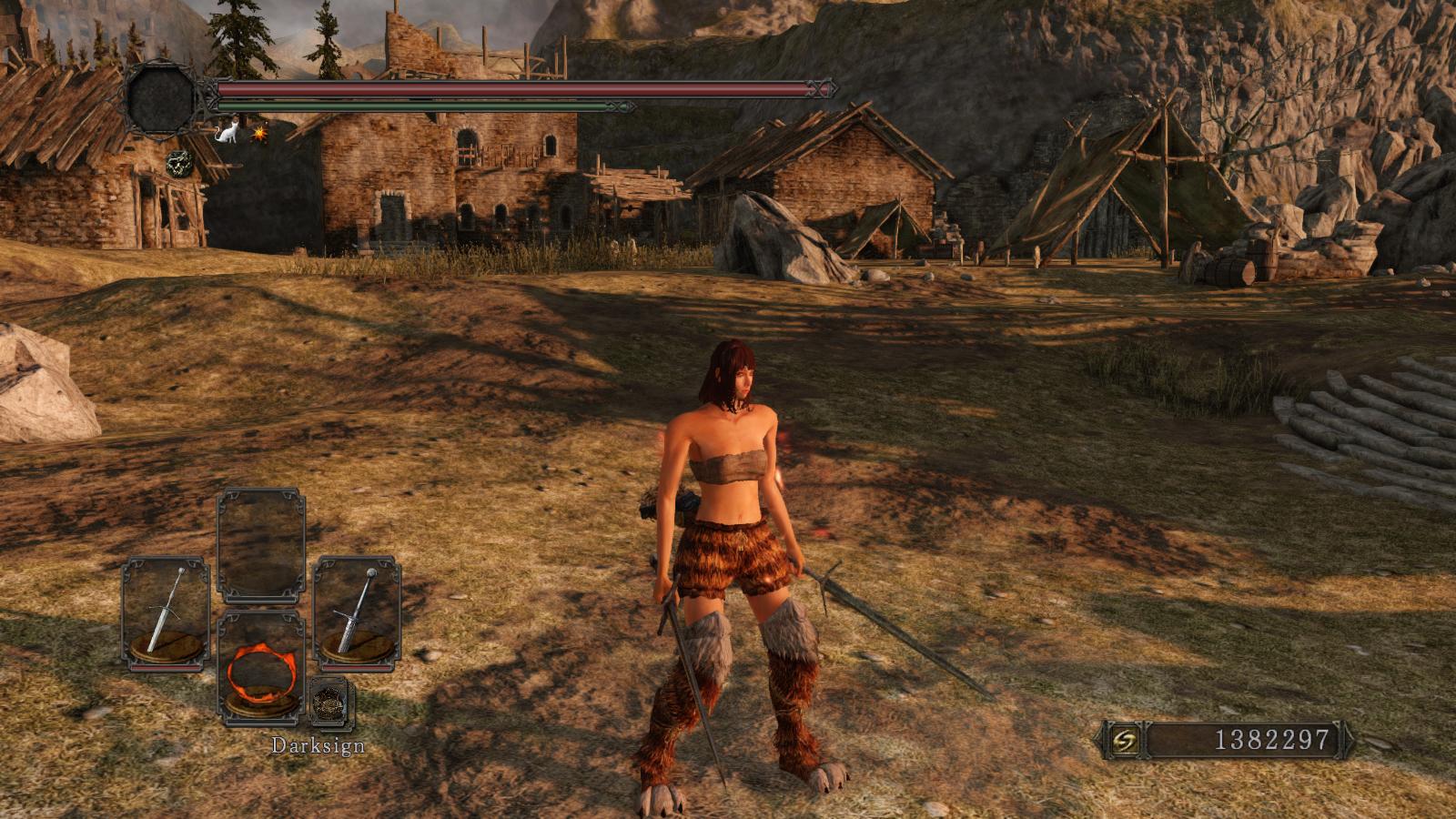This screenshot has height=819, width=1456.
Task: Click the orange flame burst status icon
Action: click(x=258, y=134)
